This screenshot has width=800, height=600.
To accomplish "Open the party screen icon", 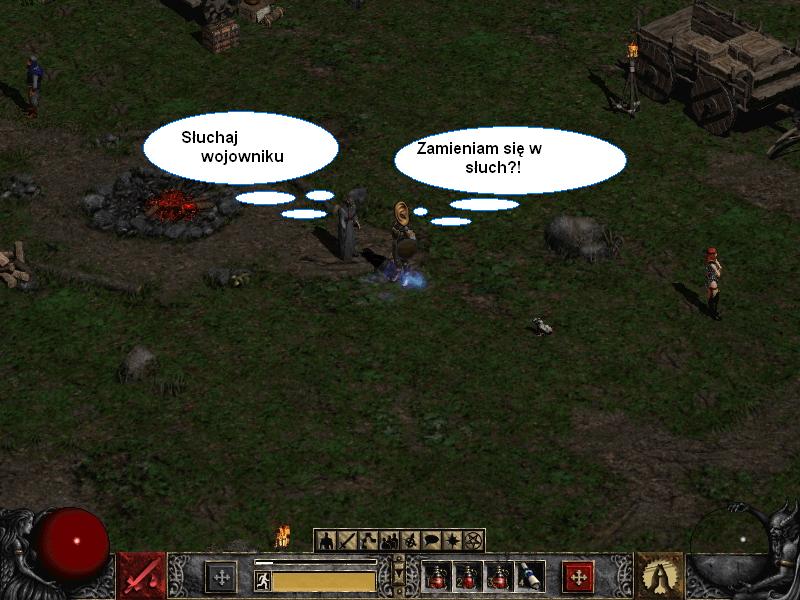I will [x=389, y=541].
